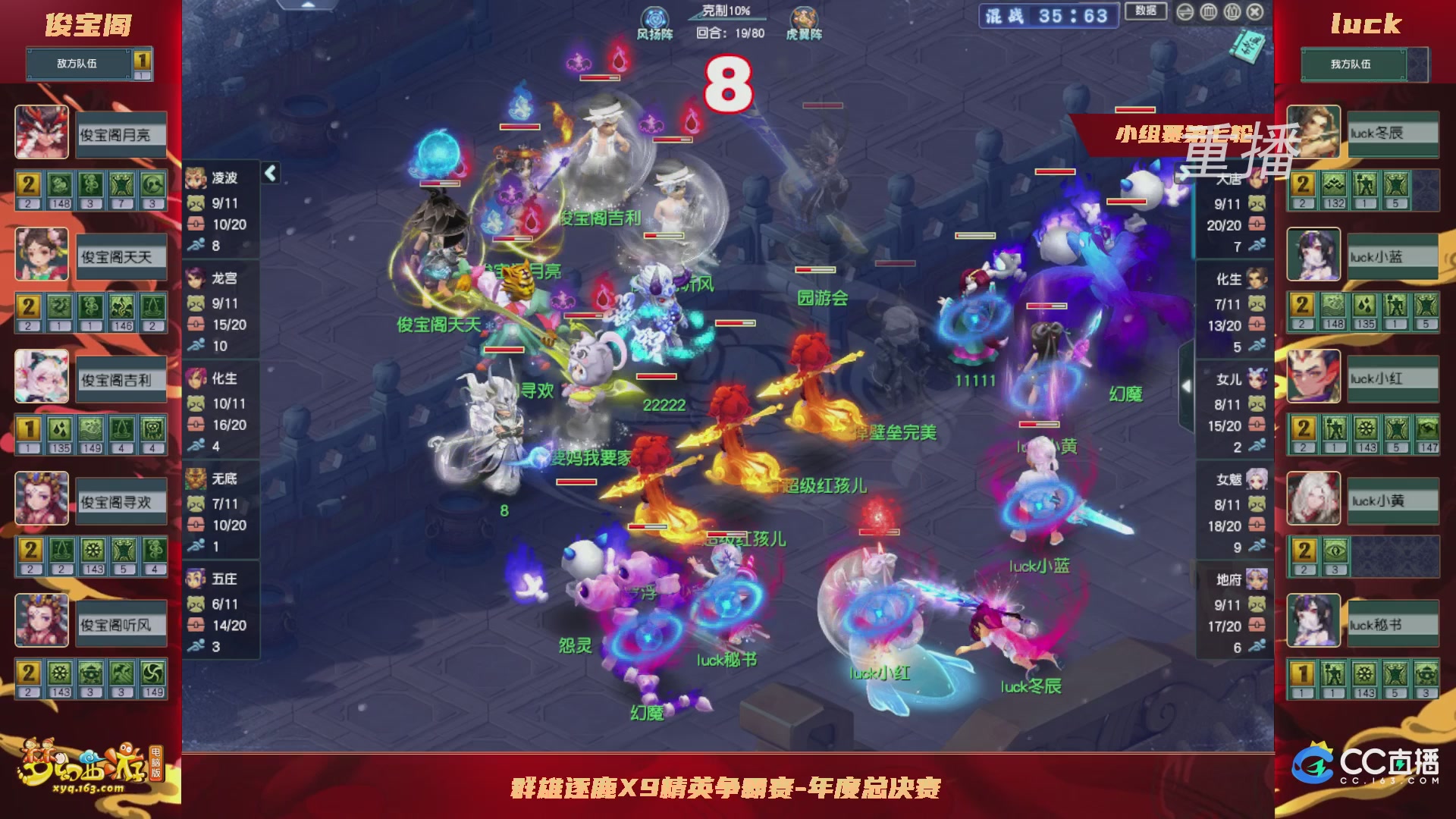Open the 敌方队伍 team dropdown
This screenshot has width=1456, height=819.
click(x=76, y=64)
